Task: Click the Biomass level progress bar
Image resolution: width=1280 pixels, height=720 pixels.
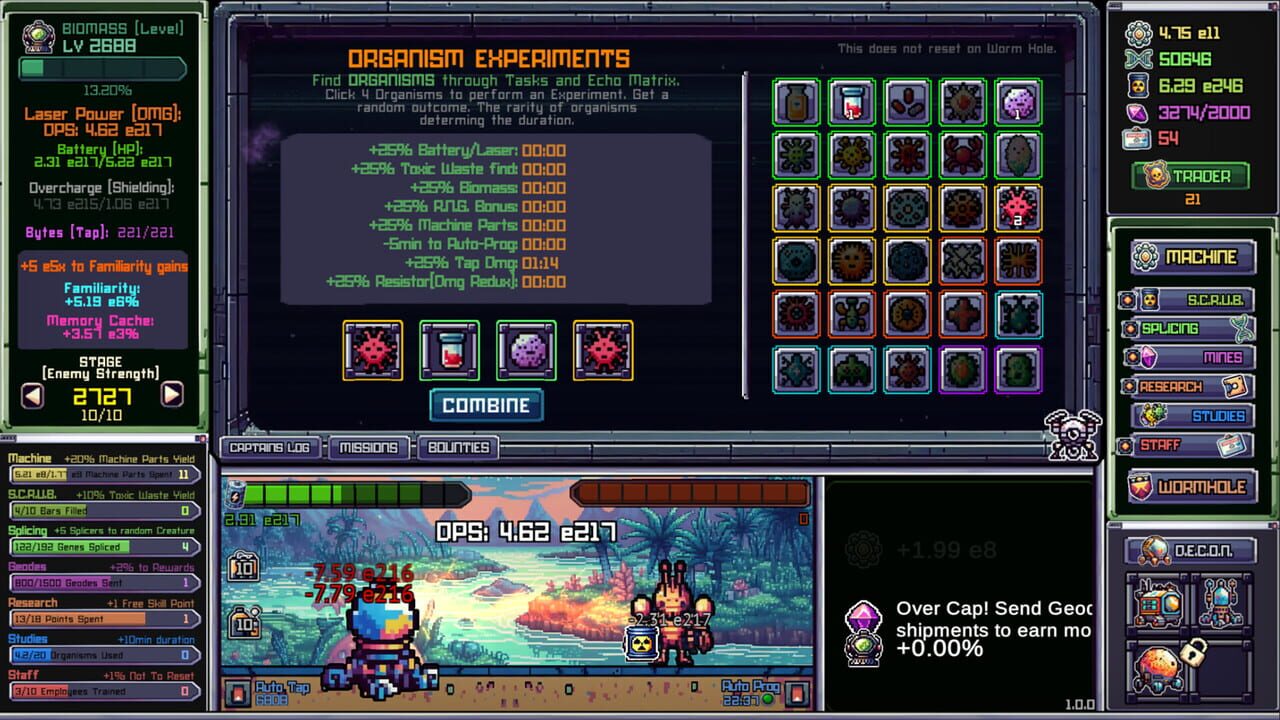Action: [x=104, y=68]
